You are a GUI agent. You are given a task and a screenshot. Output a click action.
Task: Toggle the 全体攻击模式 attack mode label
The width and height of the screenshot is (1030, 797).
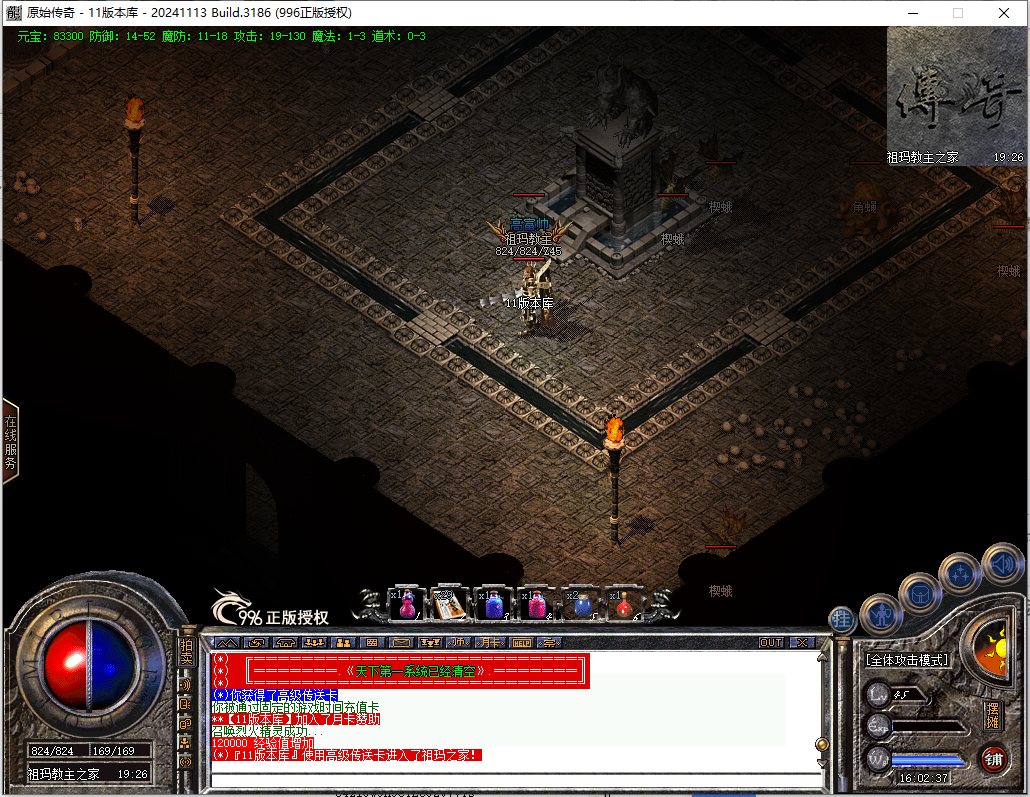[908, 660]
